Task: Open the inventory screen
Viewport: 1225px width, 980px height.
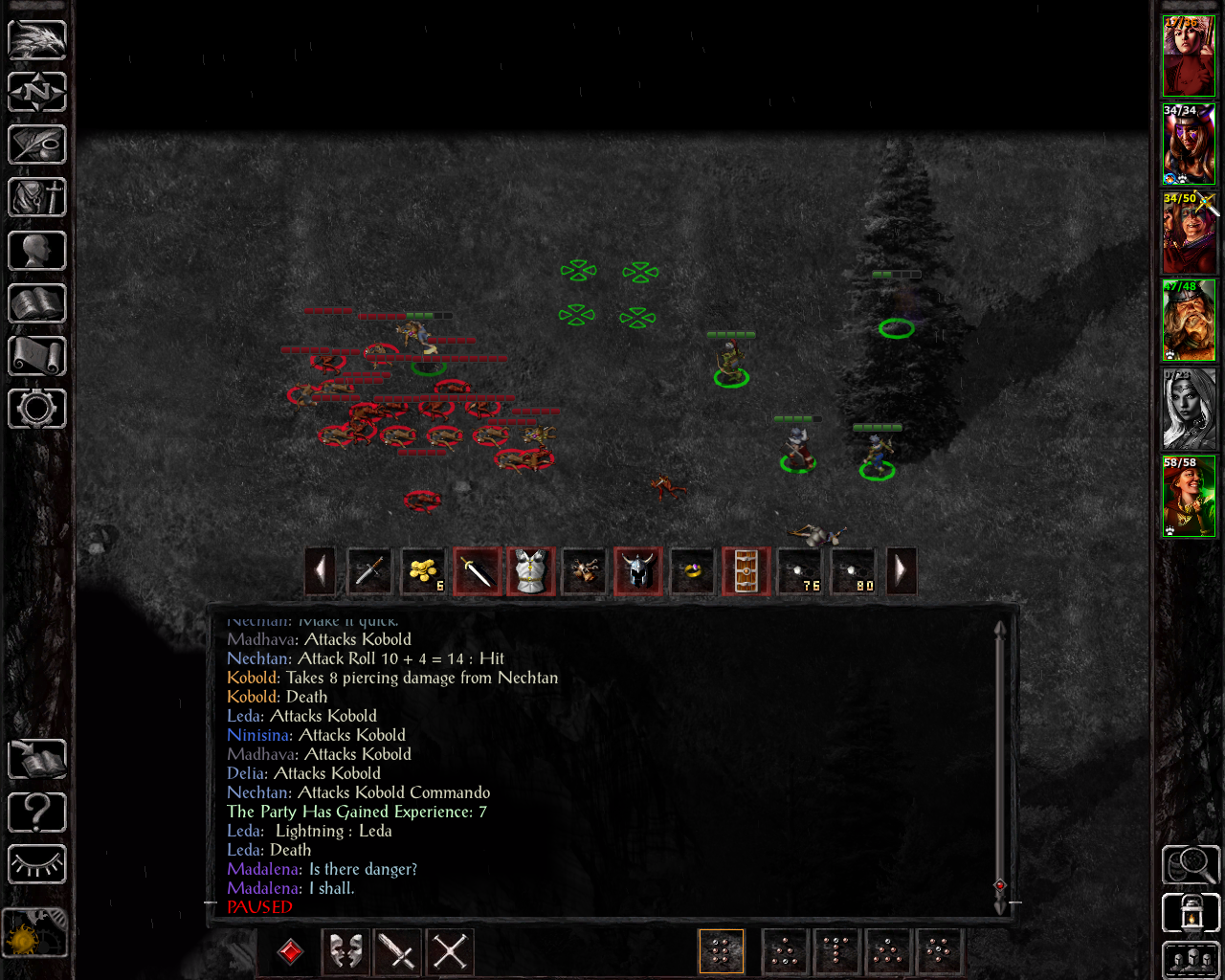Action: [37, 198]
